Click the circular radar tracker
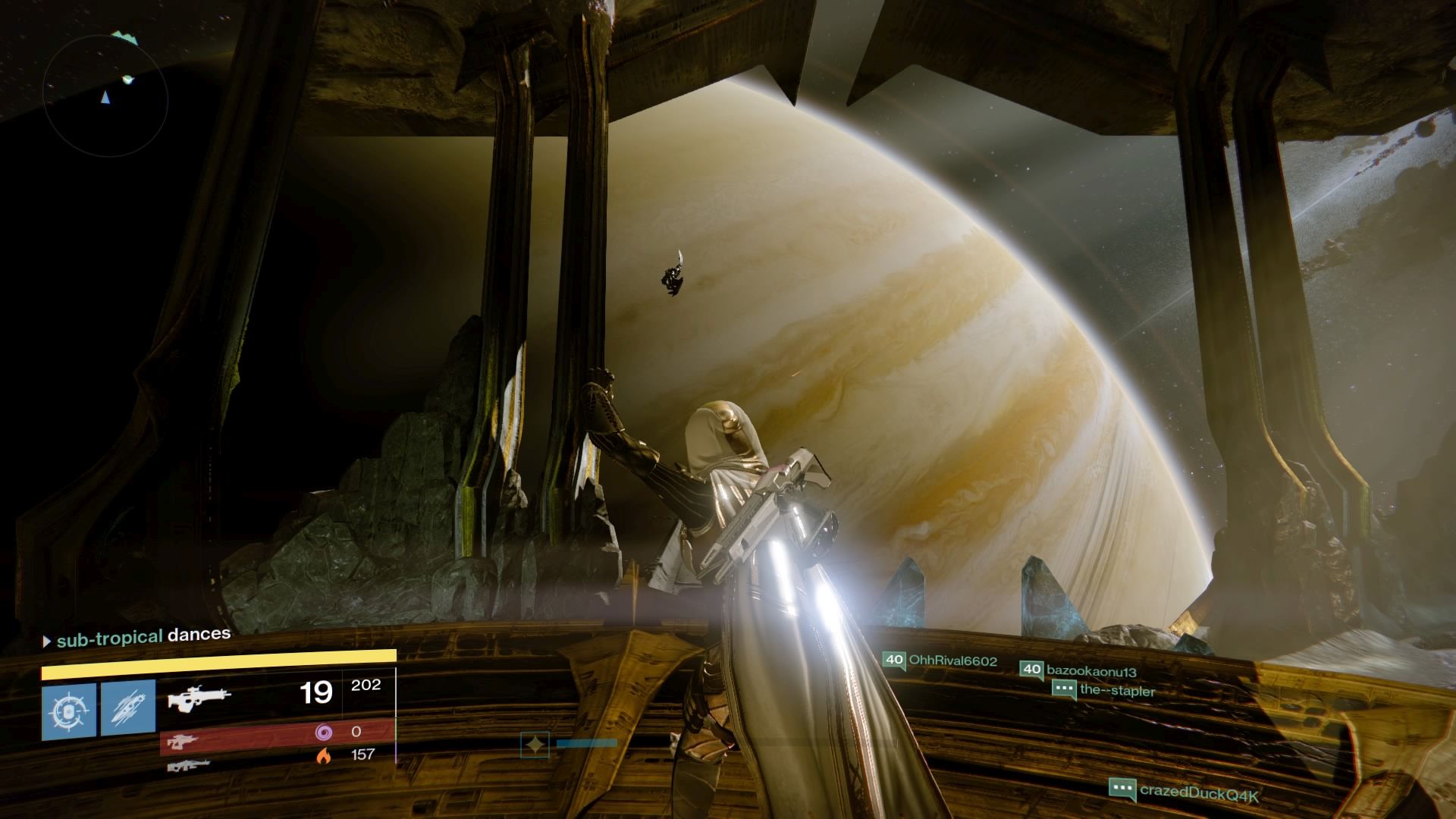 105,95
